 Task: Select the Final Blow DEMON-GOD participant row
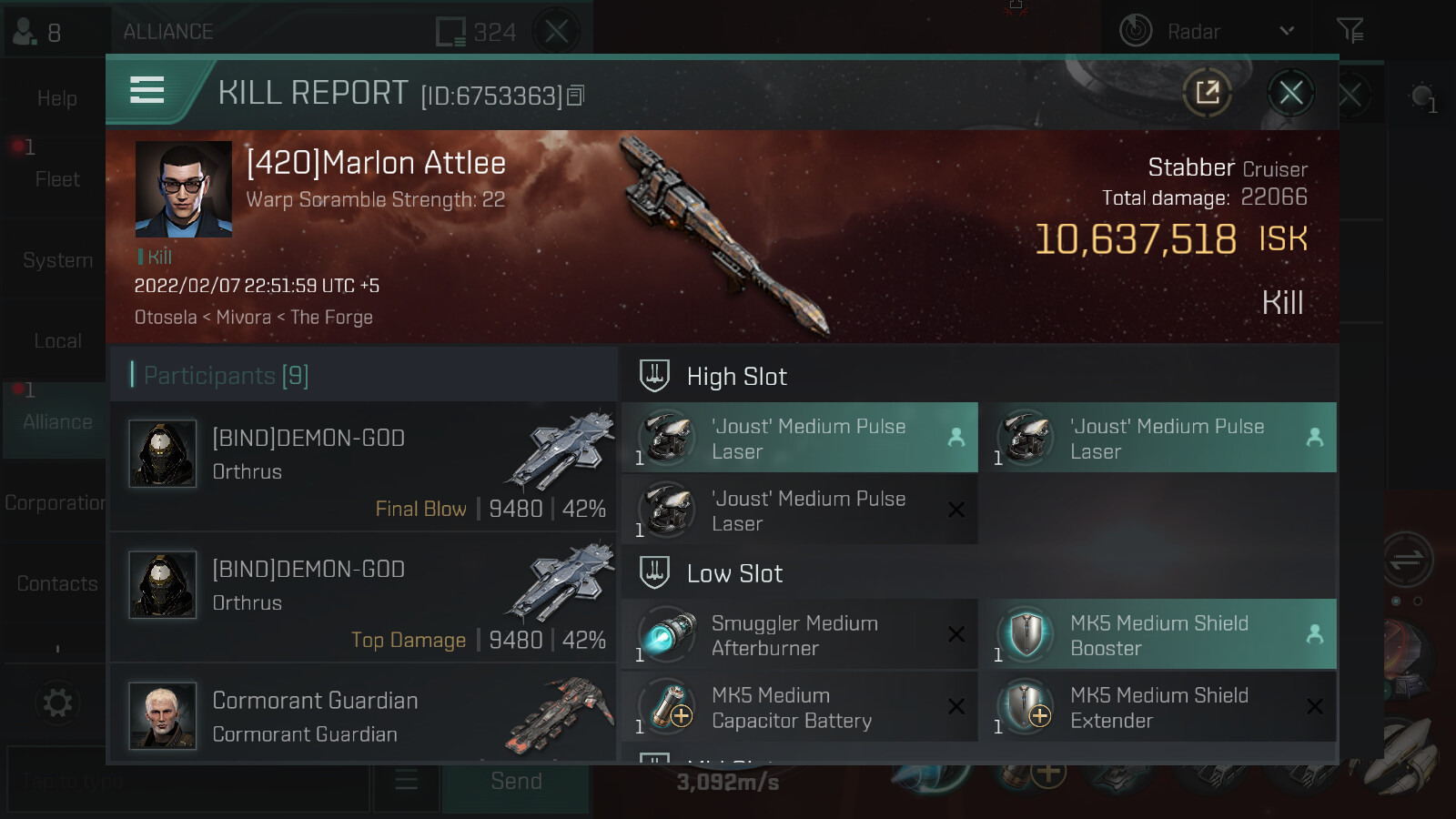pos(364,468)
